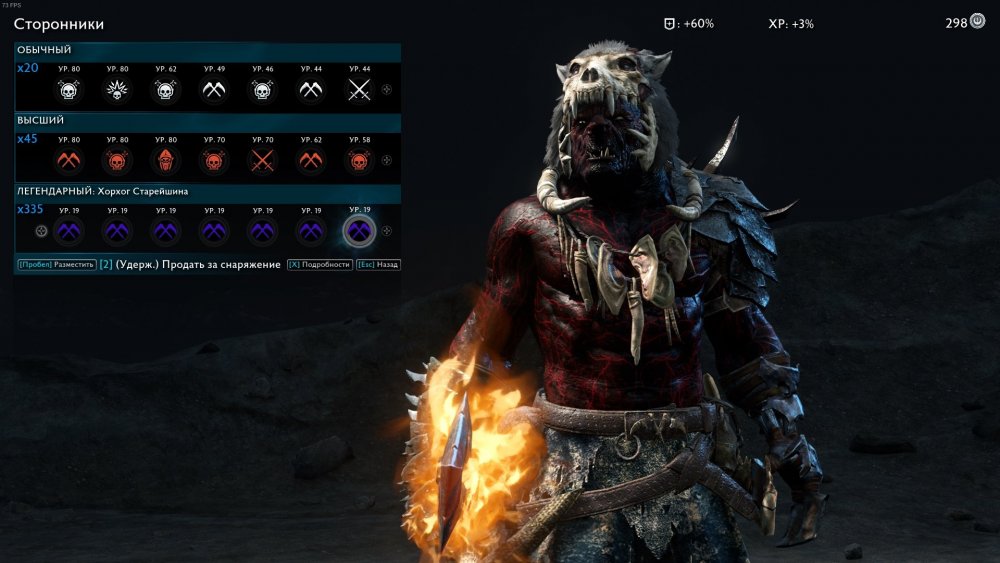The width and height of the screenshot is (1000, 563).
Task: Show next followers in the epic row
Action: point(387,160)
